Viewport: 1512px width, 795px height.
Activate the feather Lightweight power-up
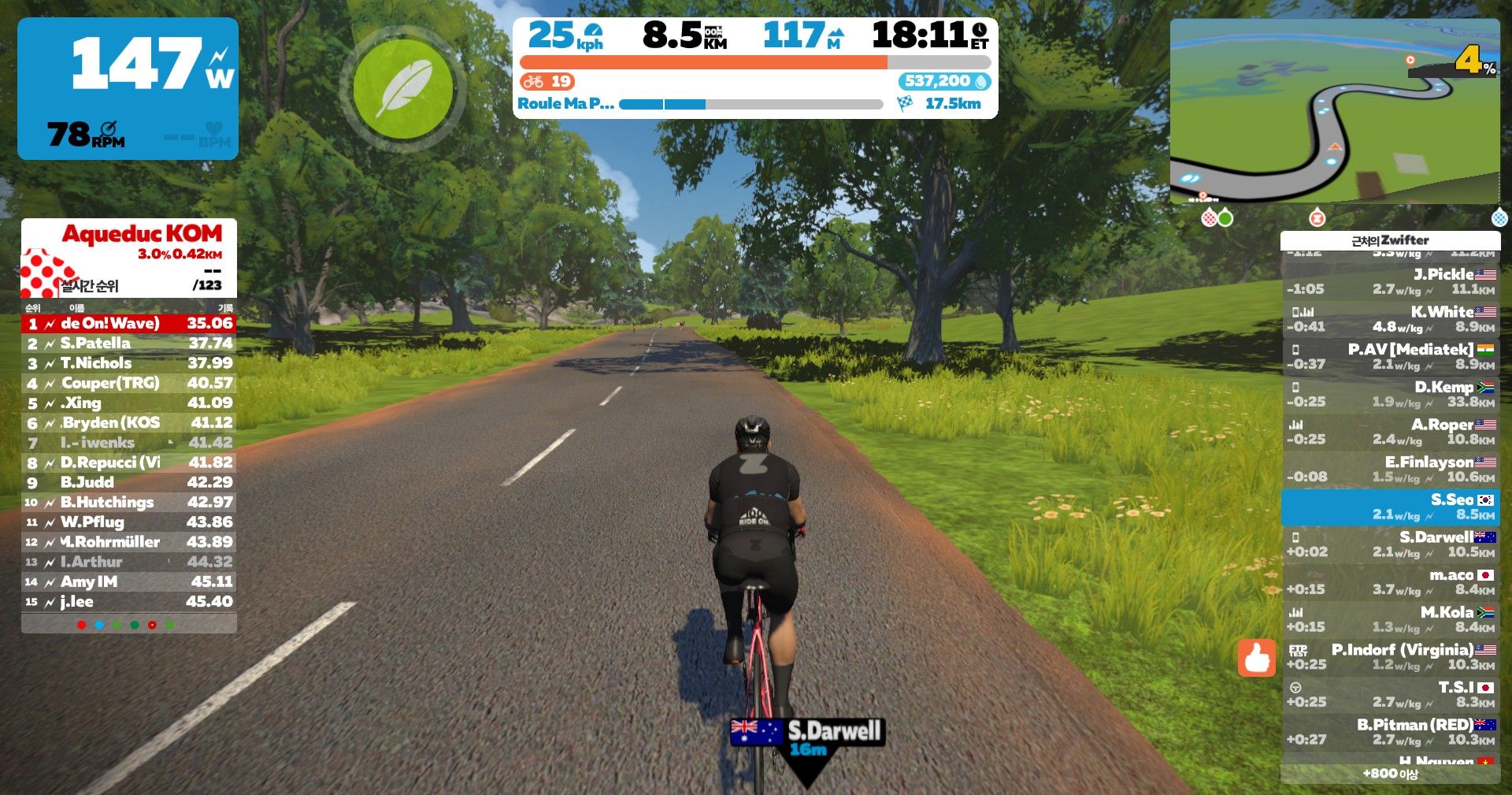403,89
